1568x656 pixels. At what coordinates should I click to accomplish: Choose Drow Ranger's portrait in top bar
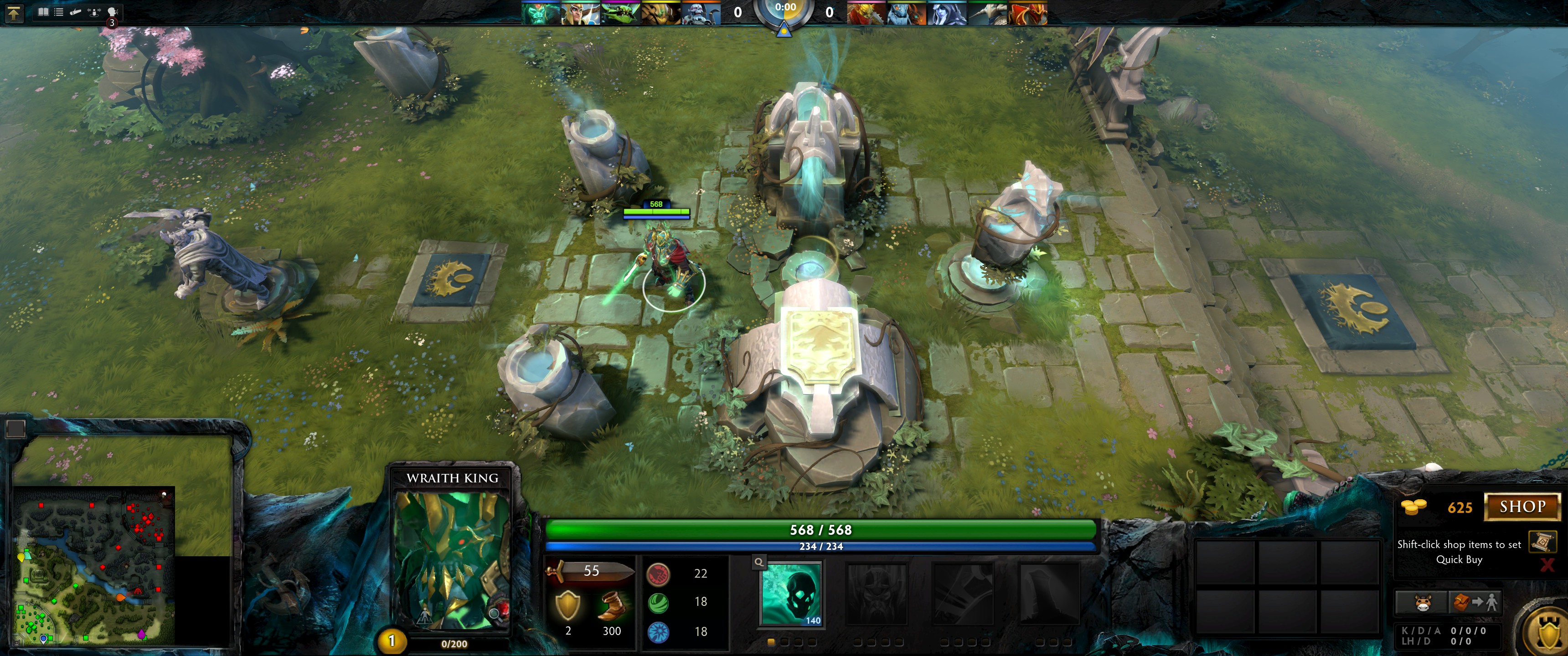(x=947, y=13)
